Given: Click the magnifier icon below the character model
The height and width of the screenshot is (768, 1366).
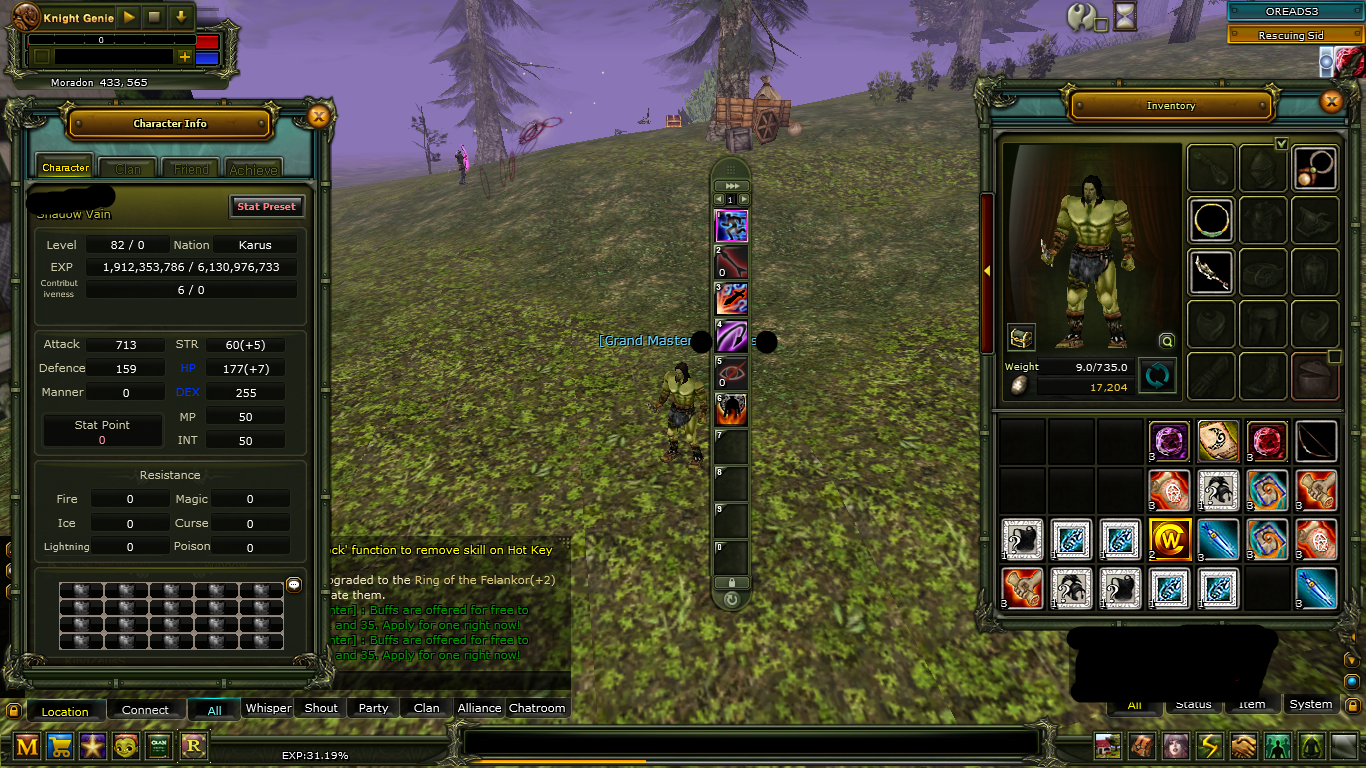Looking at the screenshot, I should (1166, 341).
